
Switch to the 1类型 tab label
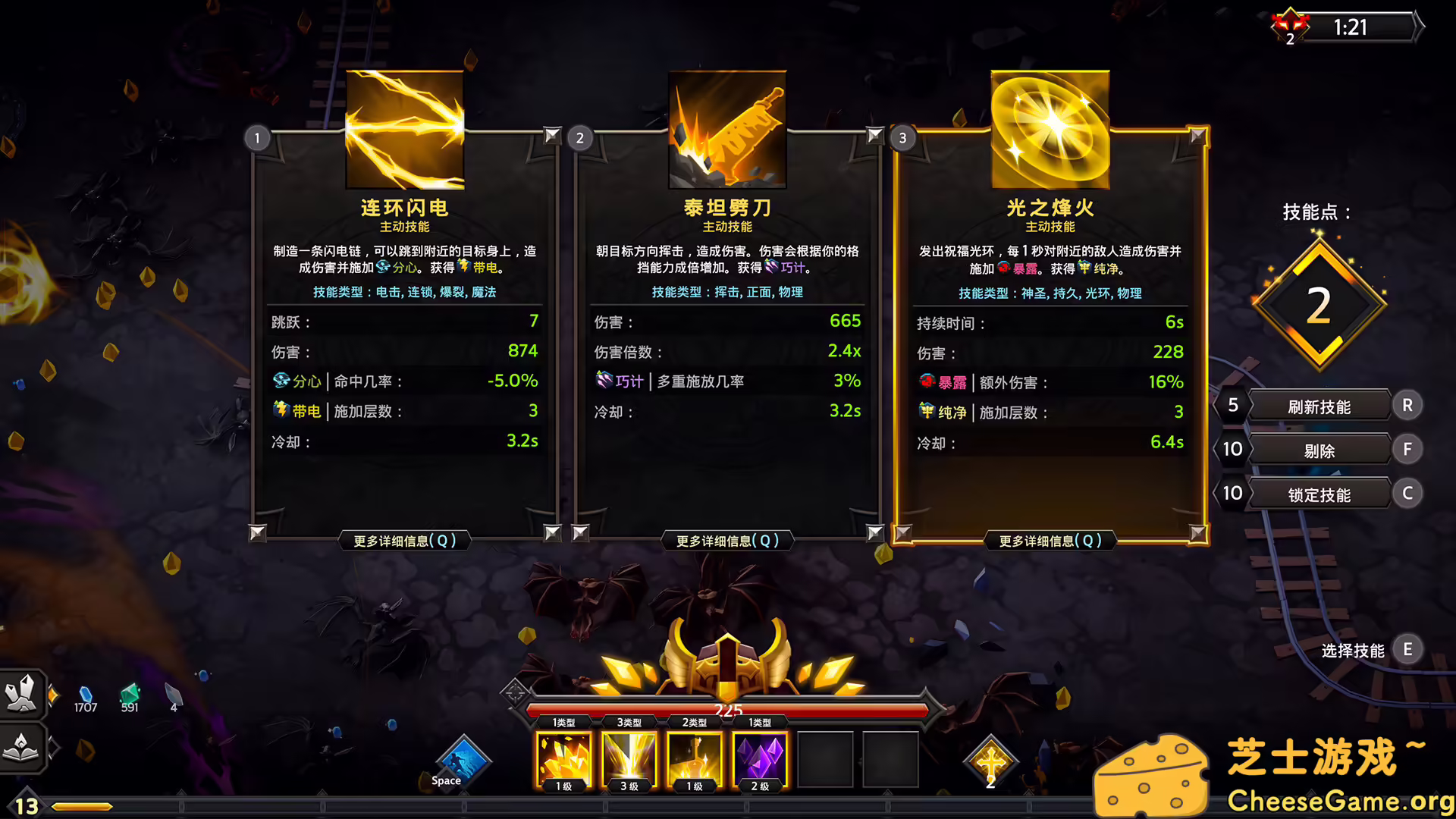coord(562,721)
